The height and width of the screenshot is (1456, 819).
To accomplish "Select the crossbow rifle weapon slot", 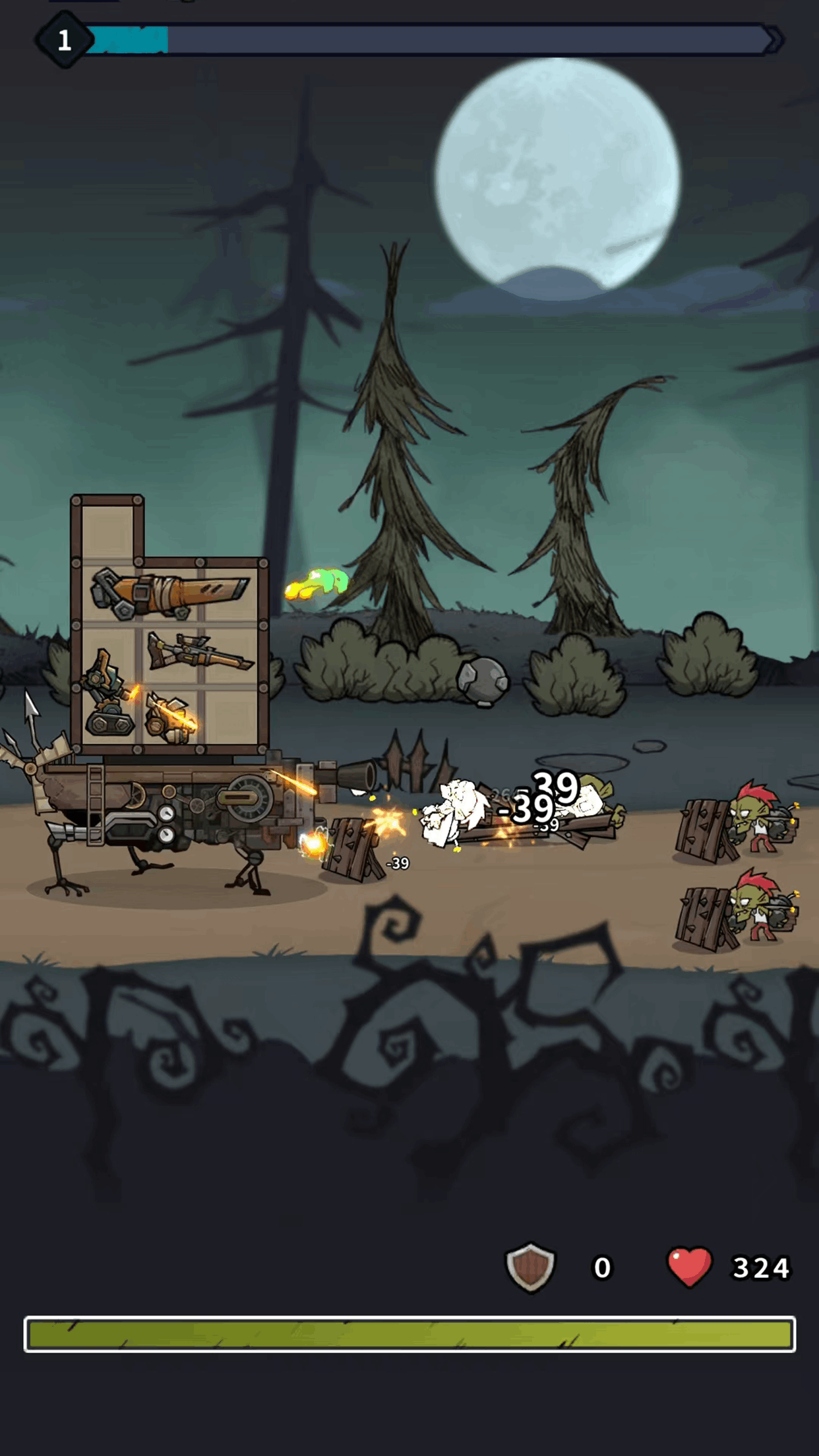I will 199,652.
